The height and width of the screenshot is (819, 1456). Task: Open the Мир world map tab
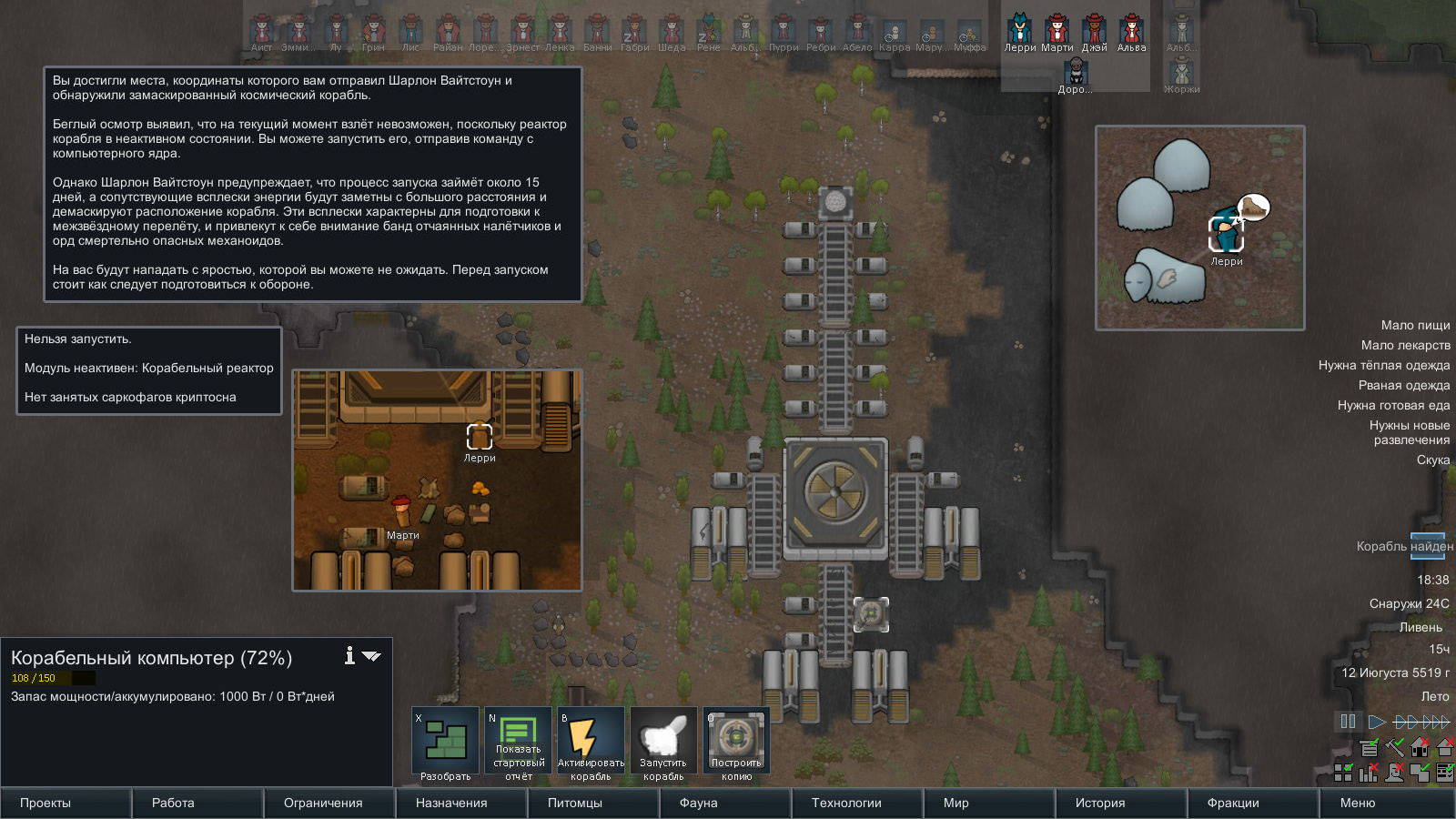pos(988,803)
